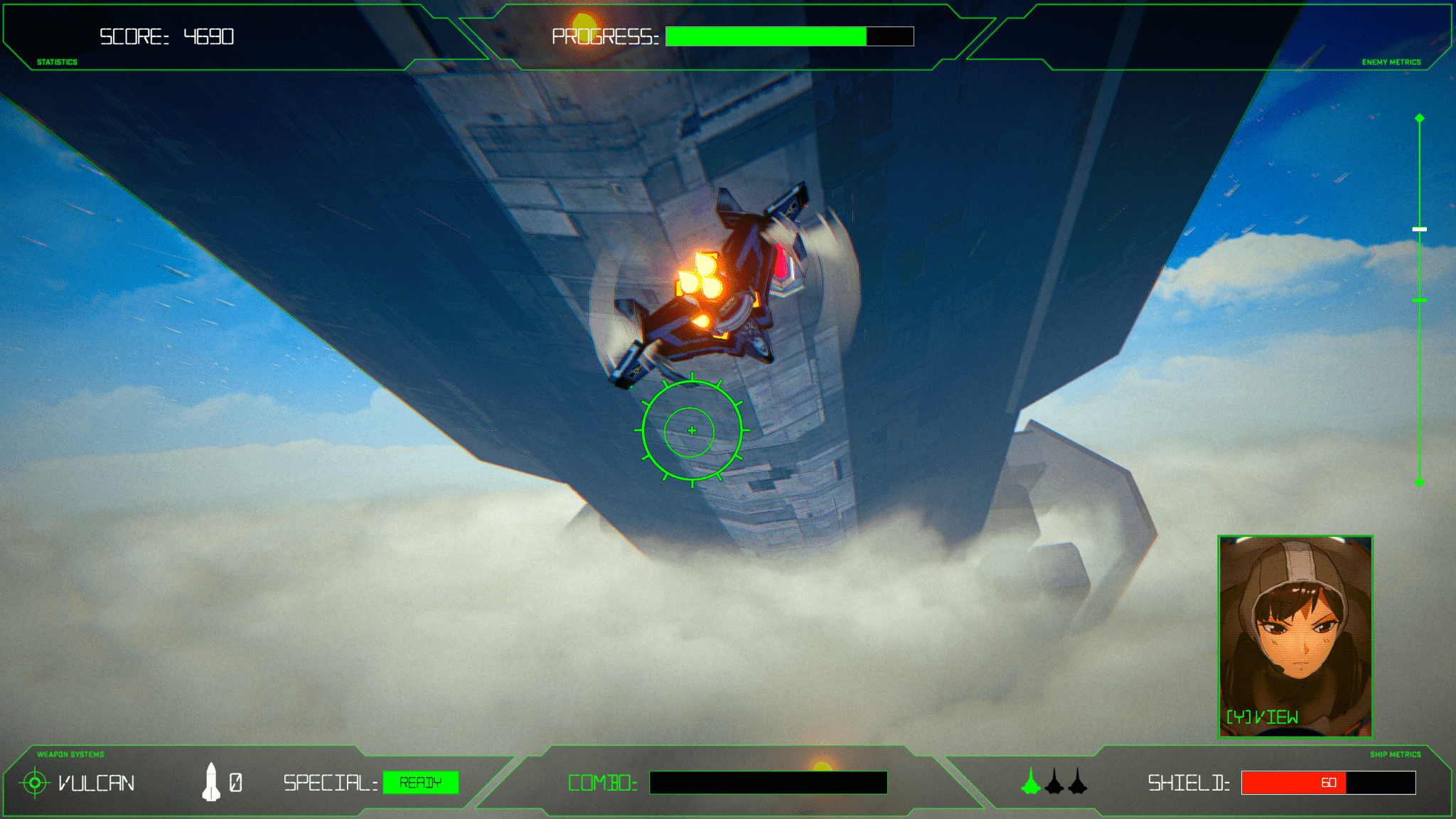This screenshot has width=1456, height=819.
Task: Expand the WEAPON SYSTEMS panel
Action: point(70,755)
